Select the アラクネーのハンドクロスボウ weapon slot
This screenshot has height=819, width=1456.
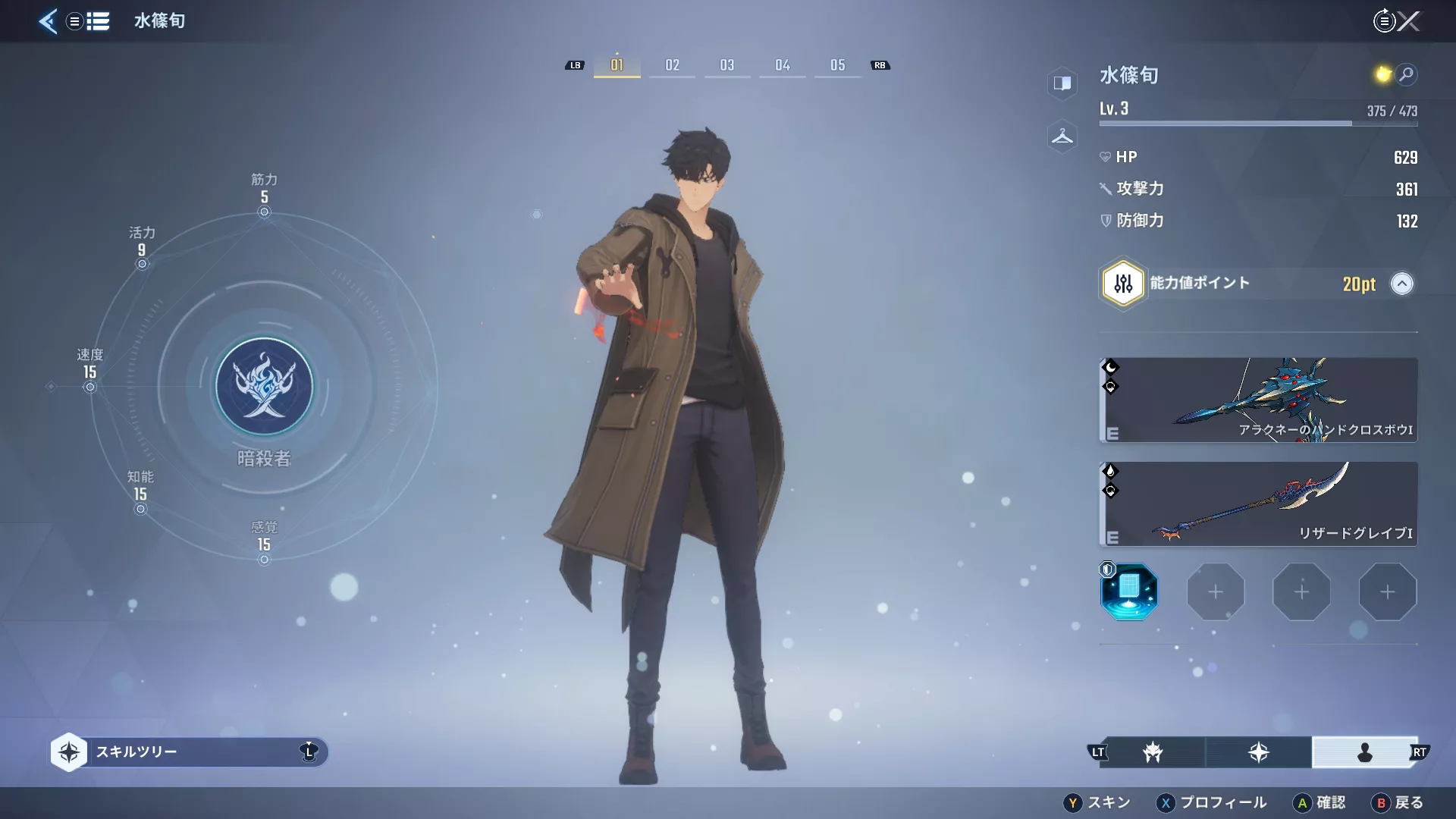point(1258,400)
